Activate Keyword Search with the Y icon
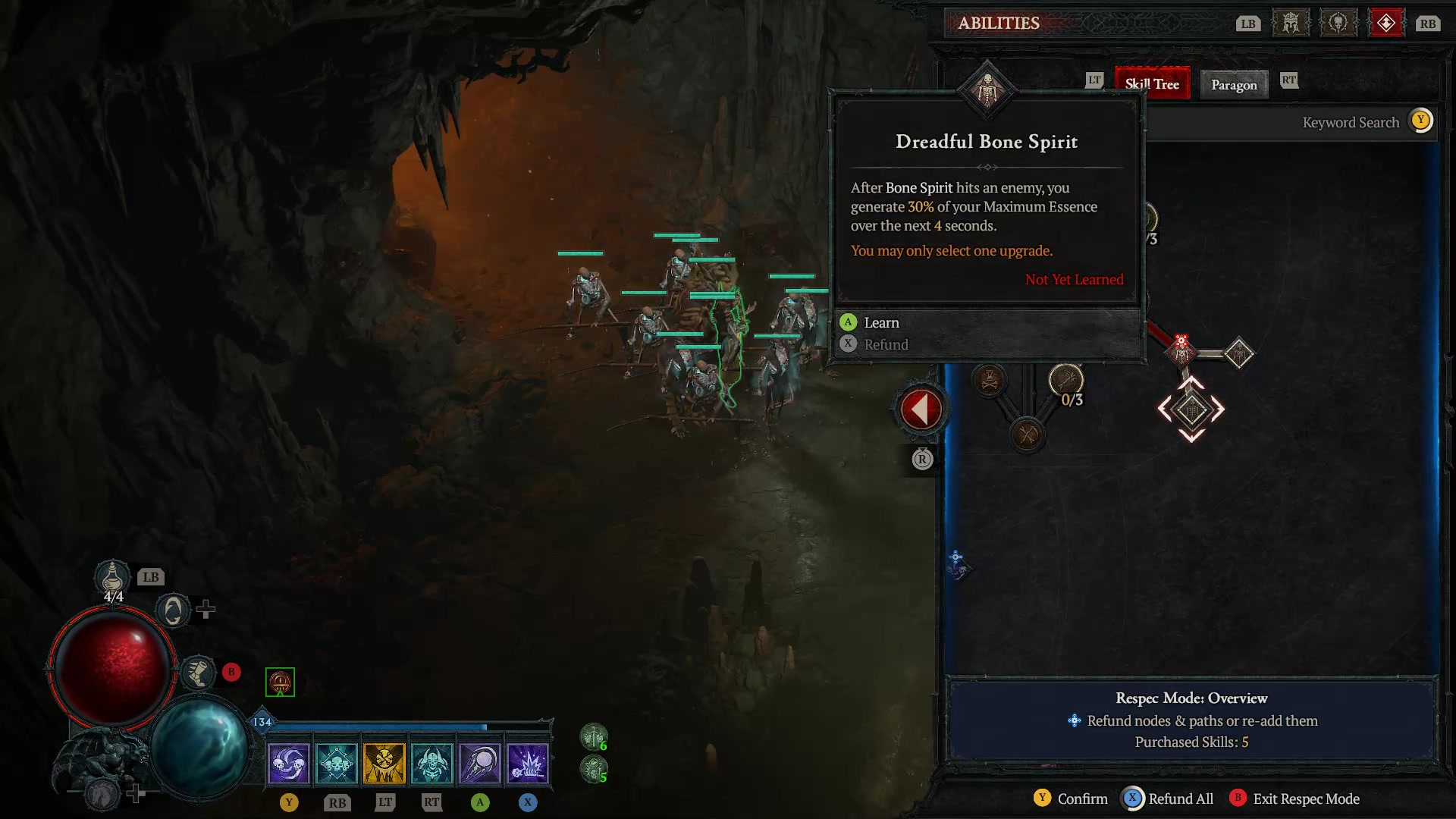 1420,121
